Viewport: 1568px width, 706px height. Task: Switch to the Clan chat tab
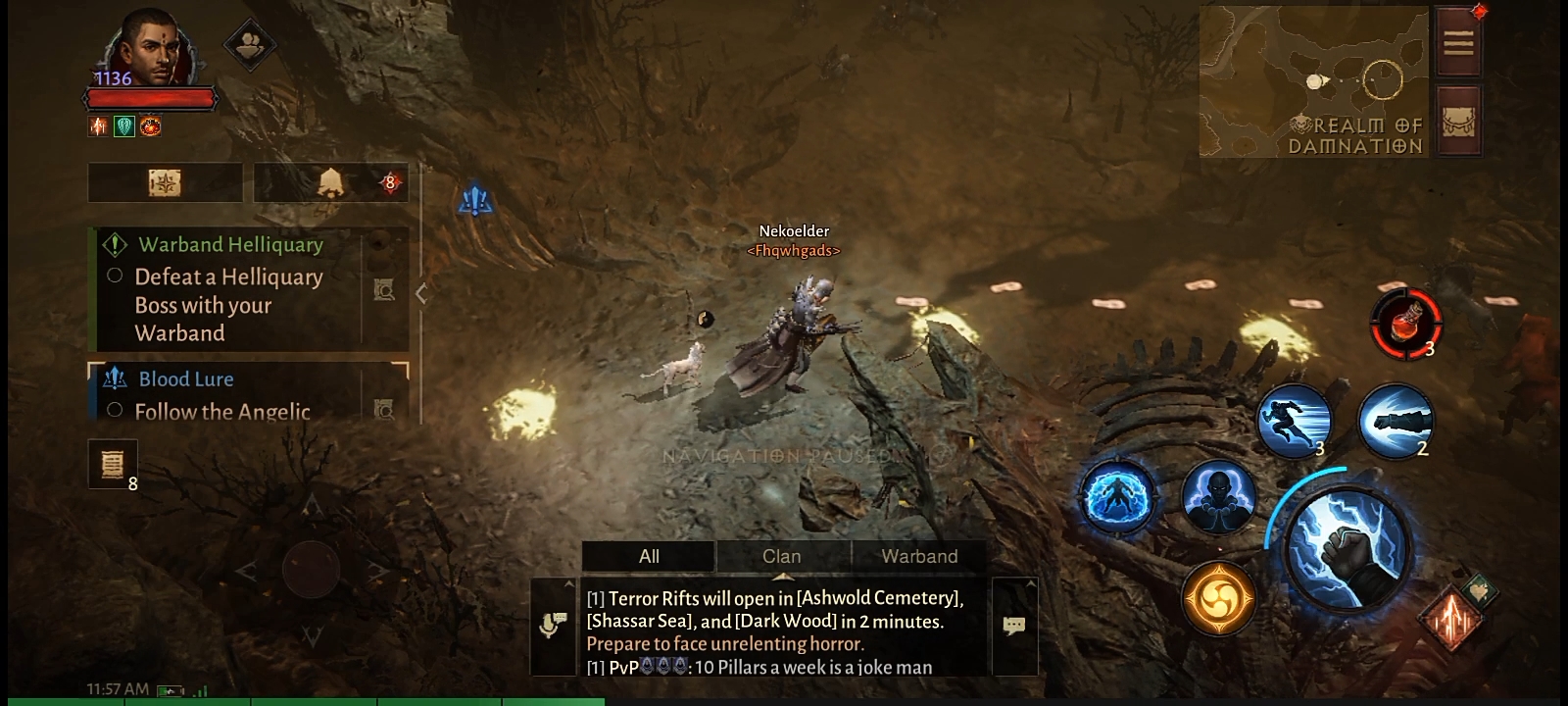click(x=782, y=556)
